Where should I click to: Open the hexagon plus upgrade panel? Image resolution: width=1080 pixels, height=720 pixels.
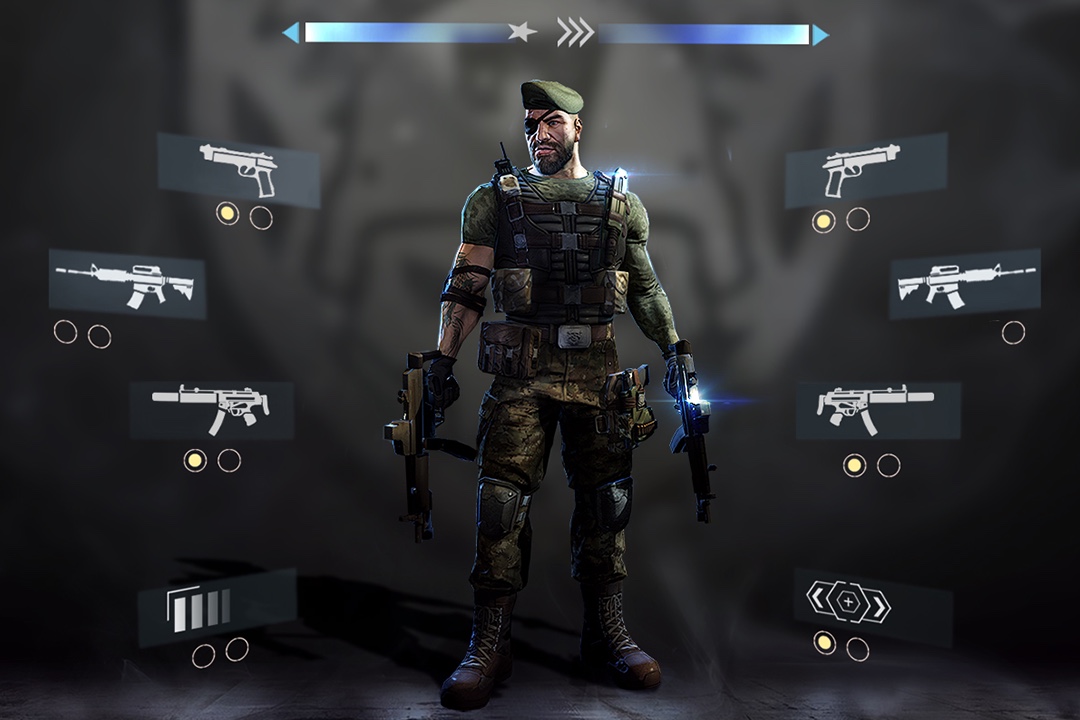[872, 604]
